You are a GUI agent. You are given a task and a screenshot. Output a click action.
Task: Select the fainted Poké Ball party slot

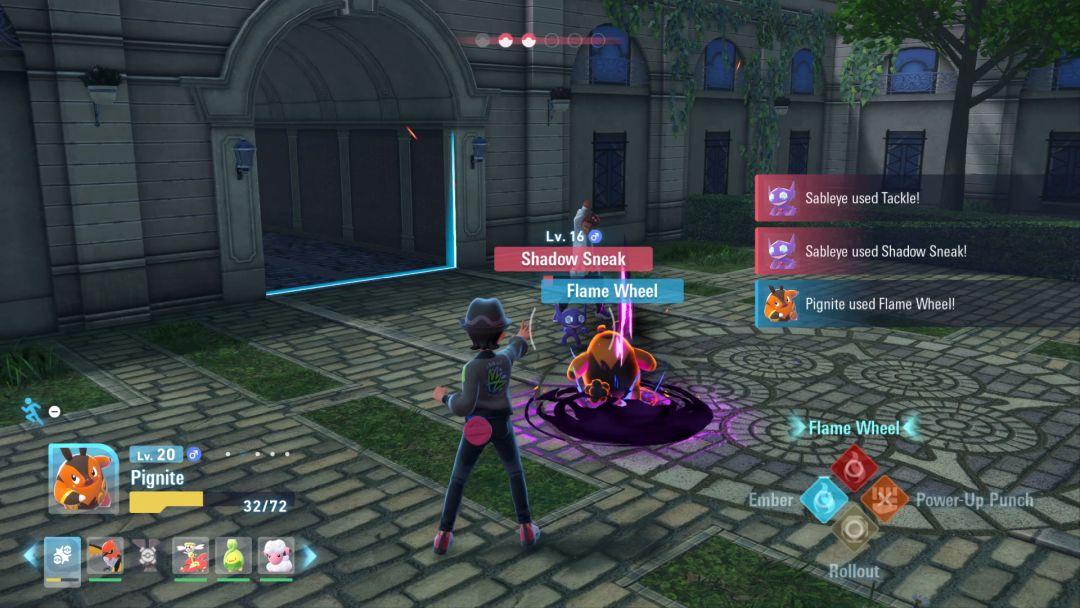click(x=147, y=556)
